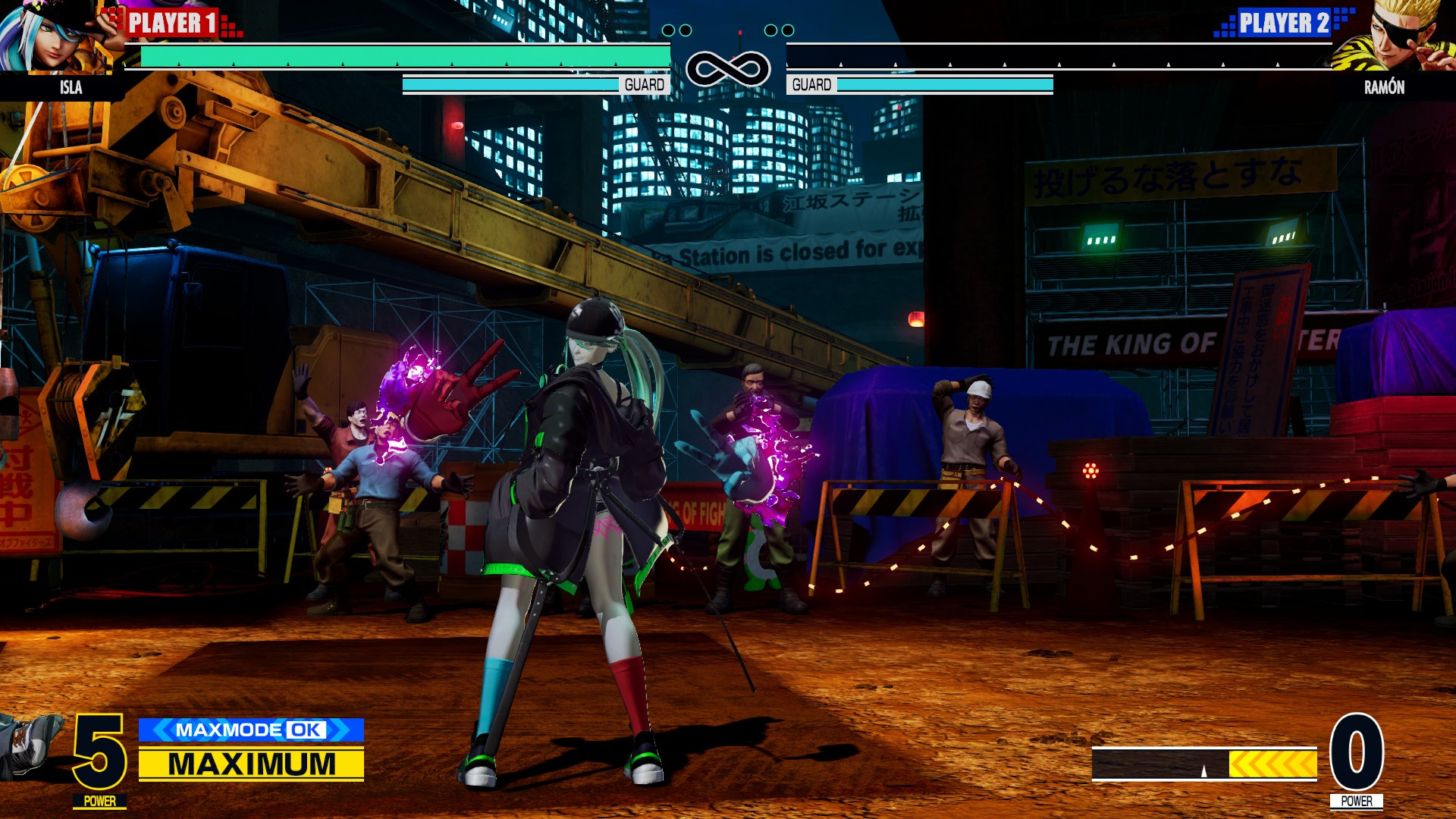Click the POWER label under the 5 counter
Screen dimensions: 1456x819
(x=99, y=799)
